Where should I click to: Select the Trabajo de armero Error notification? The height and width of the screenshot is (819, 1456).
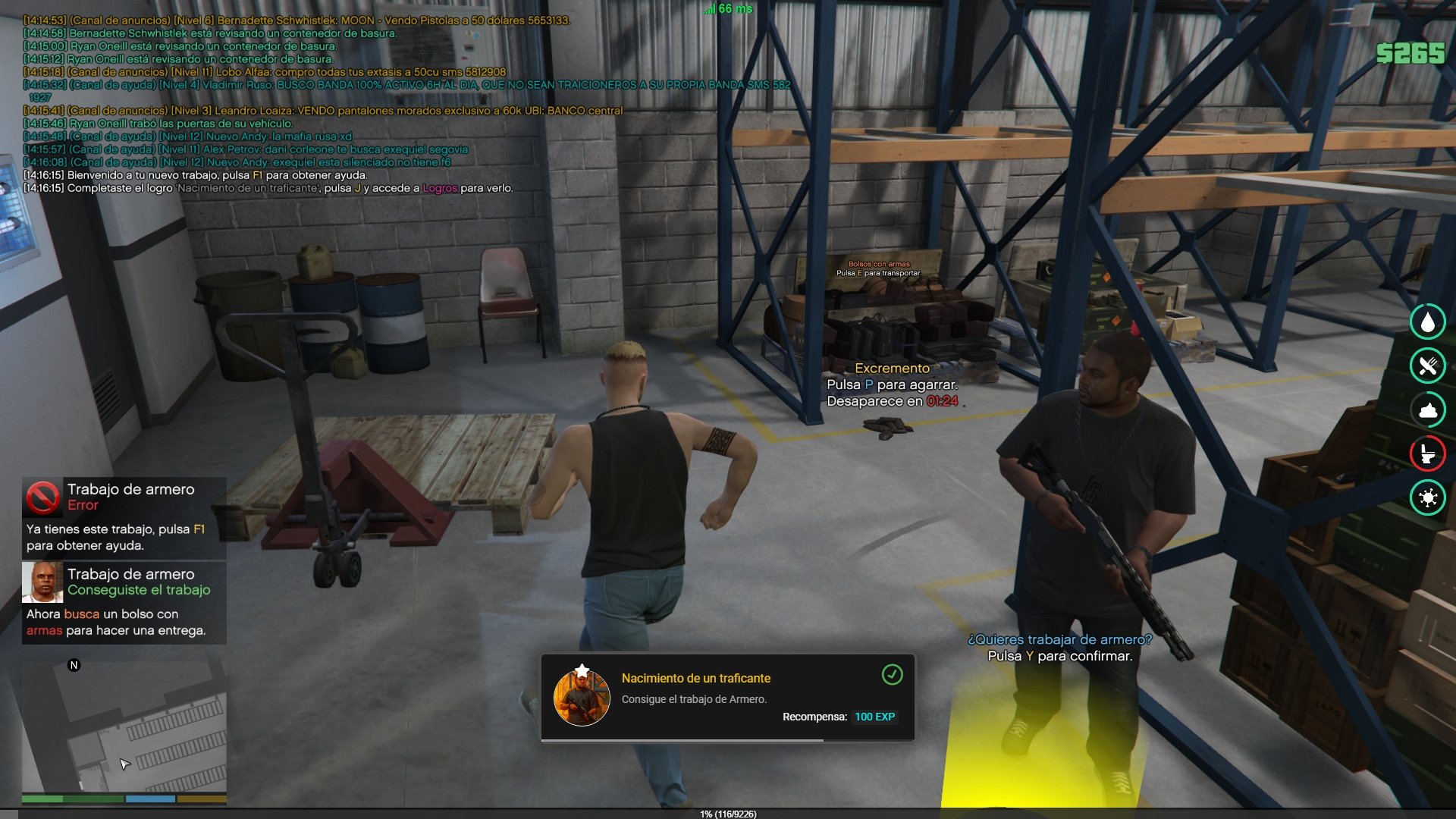tap(124, 517)
